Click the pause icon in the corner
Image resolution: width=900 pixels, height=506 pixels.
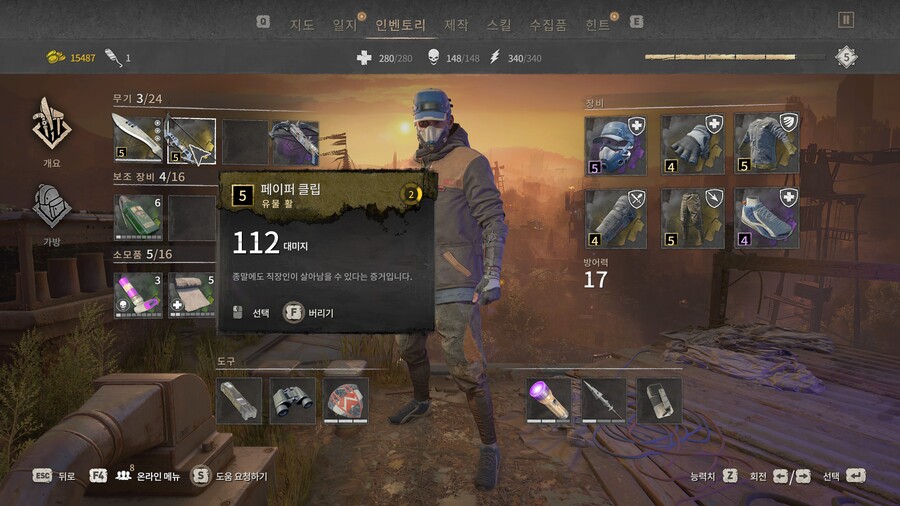(846, 20)
